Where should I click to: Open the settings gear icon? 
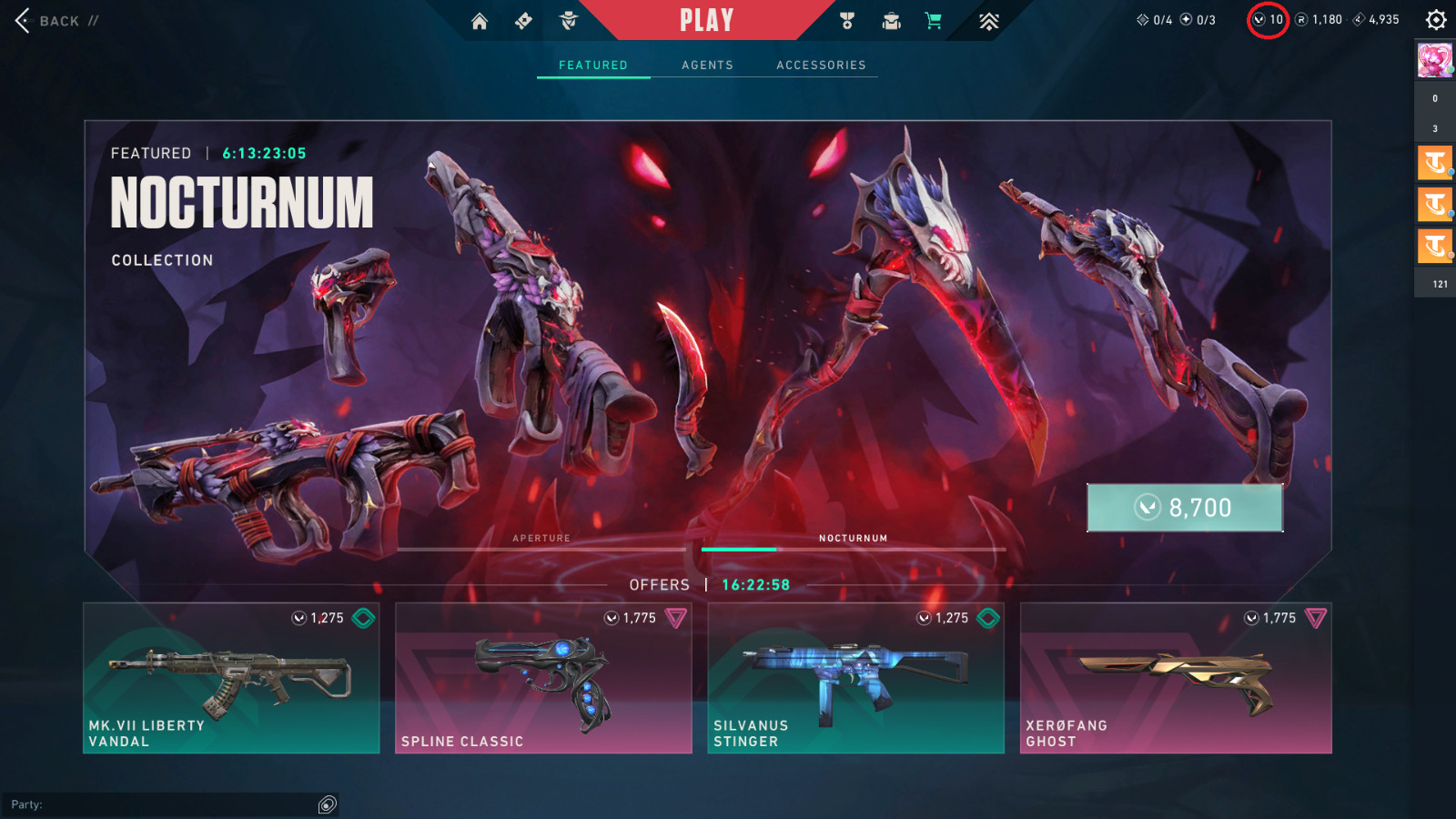(1436, 20)
